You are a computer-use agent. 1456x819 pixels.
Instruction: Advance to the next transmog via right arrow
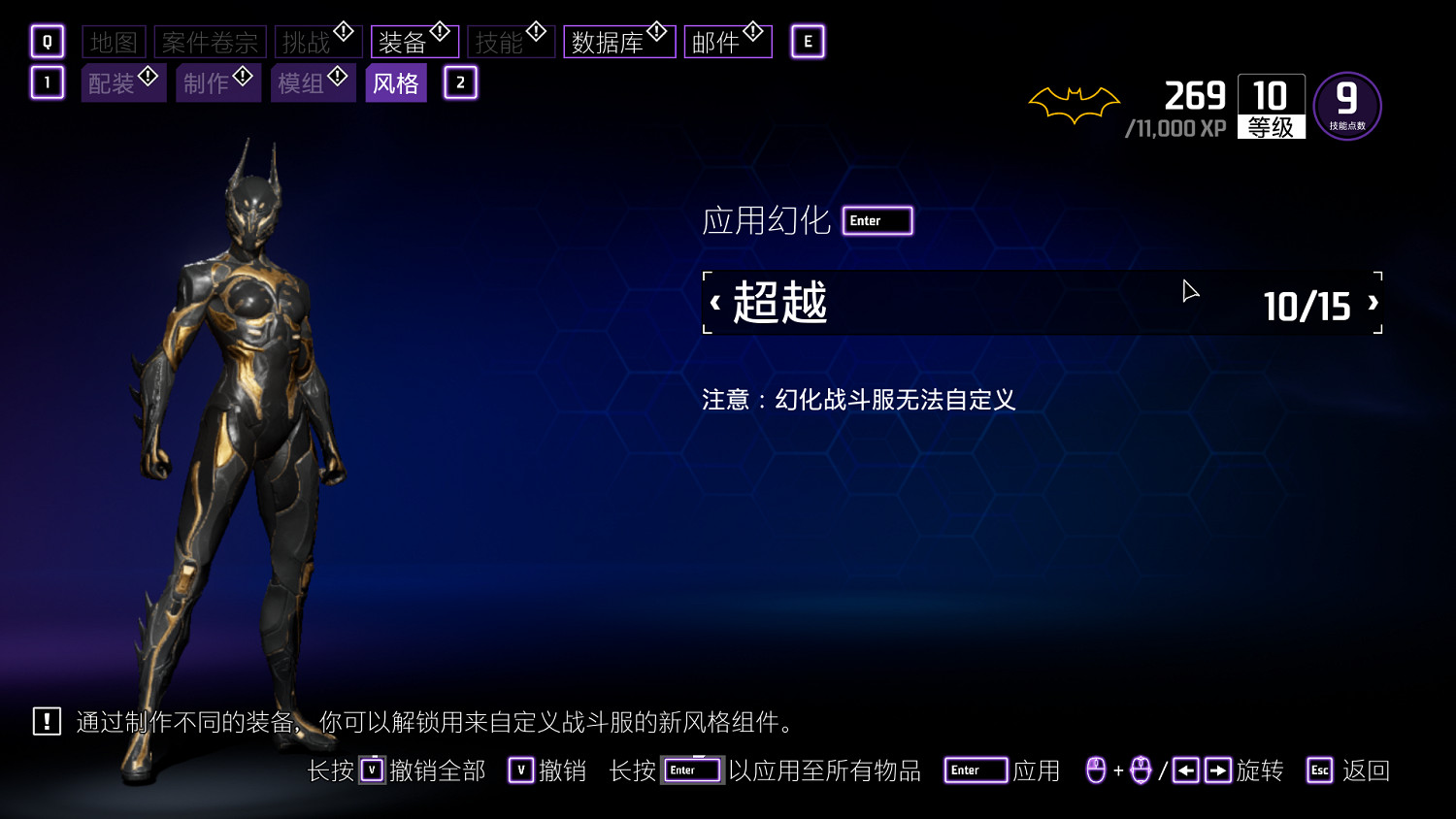[1373, 303]
